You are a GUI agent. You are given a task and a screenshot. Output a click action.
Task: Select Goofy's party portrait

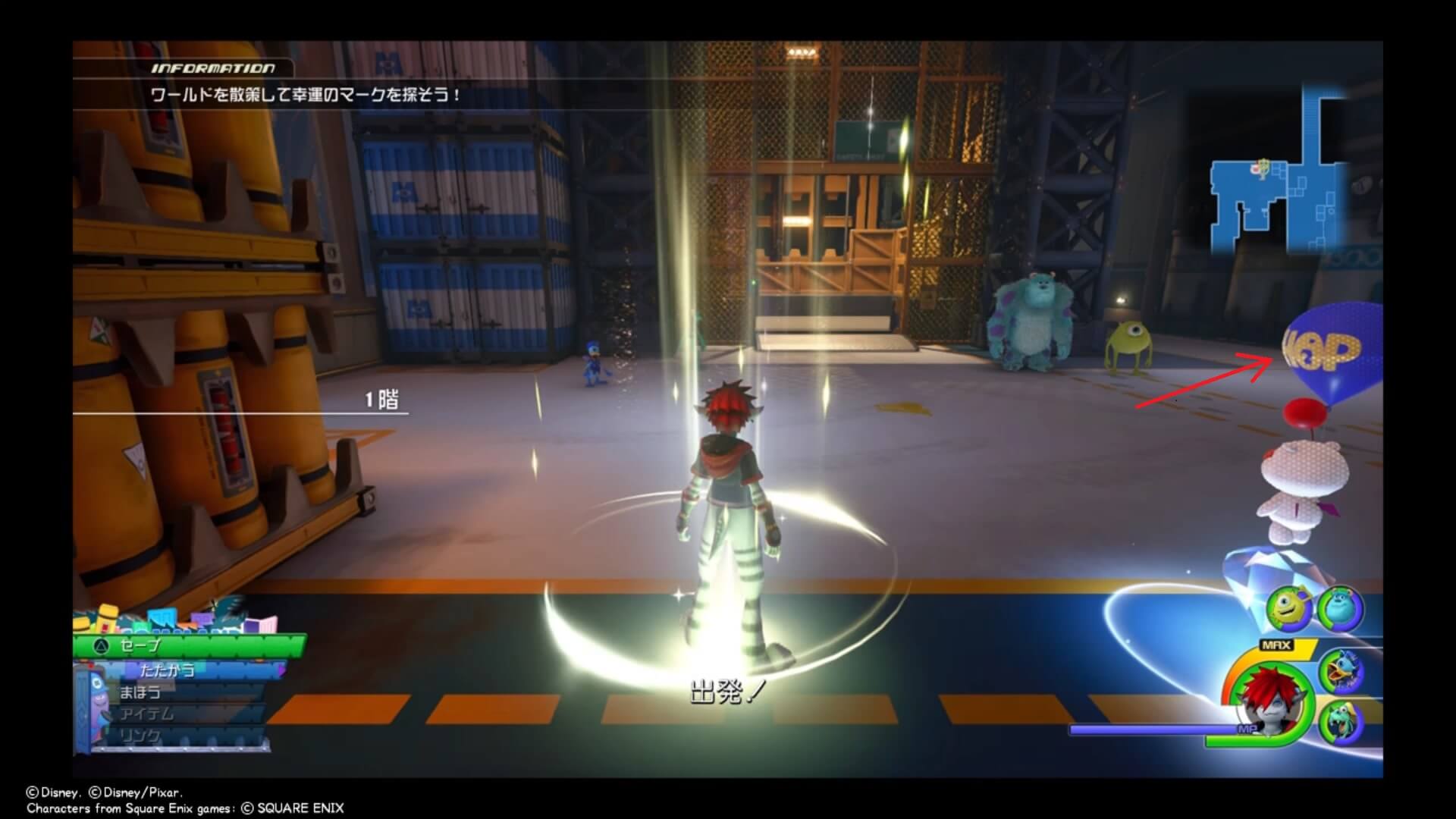1341,723
